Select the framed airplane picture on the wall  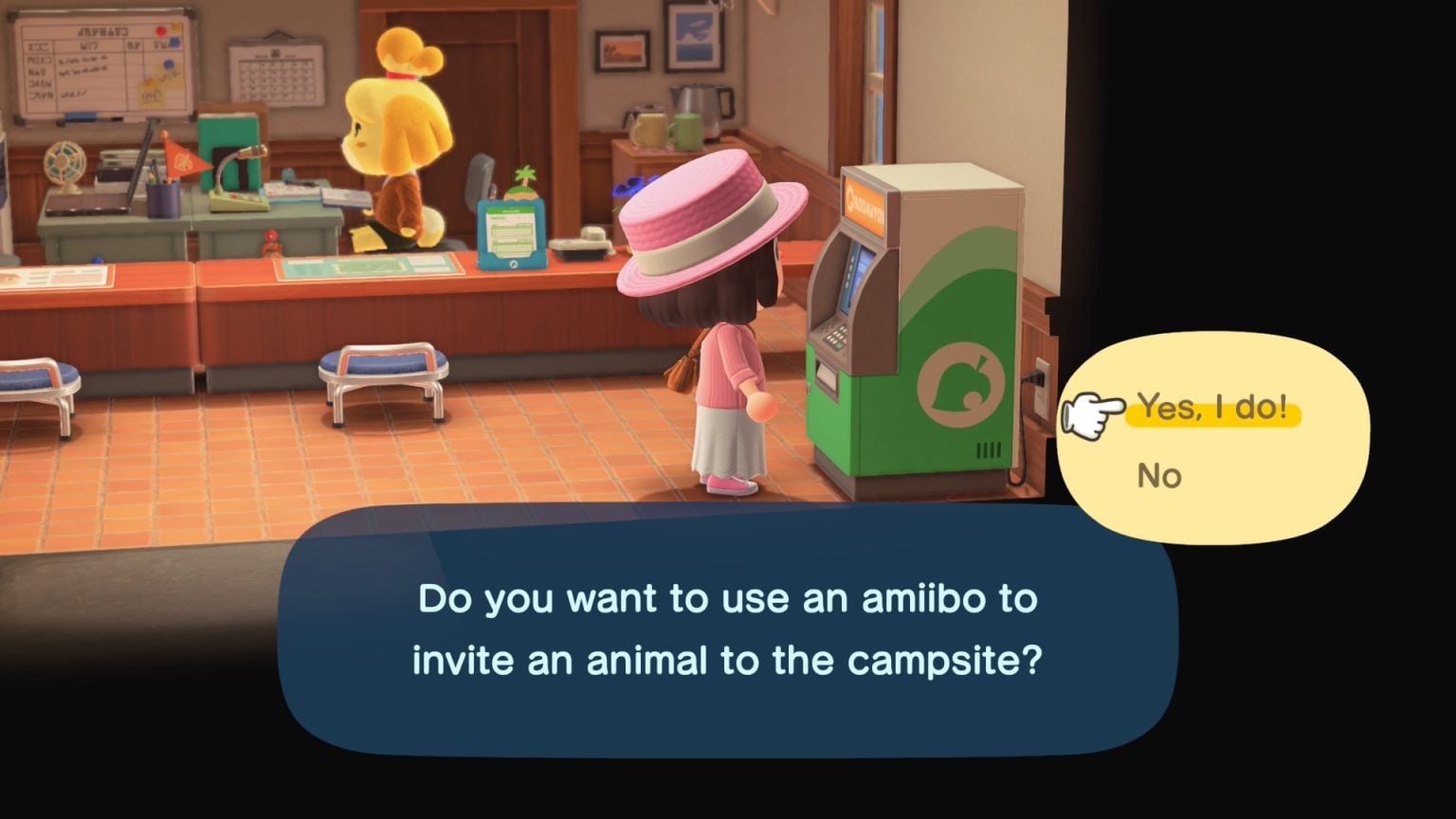(x=694, y=37)
